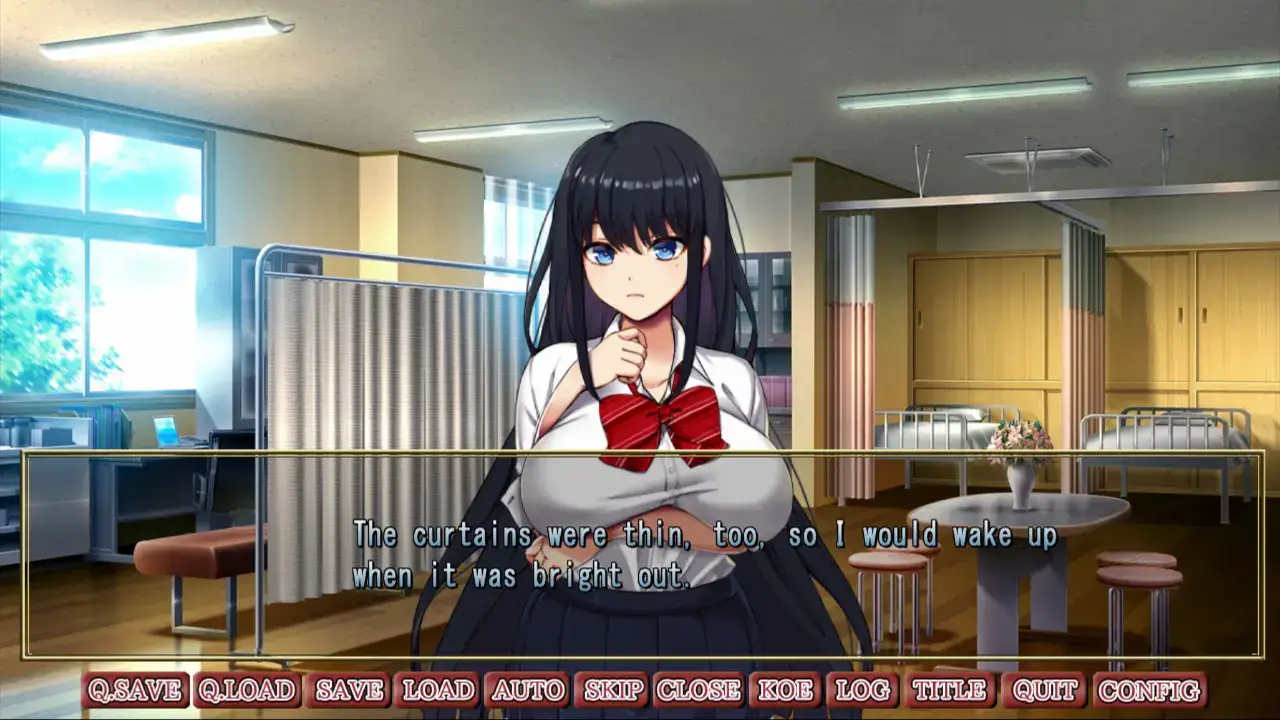
Task: Return to the TITLE screen
Action: (x=950, y=690)
